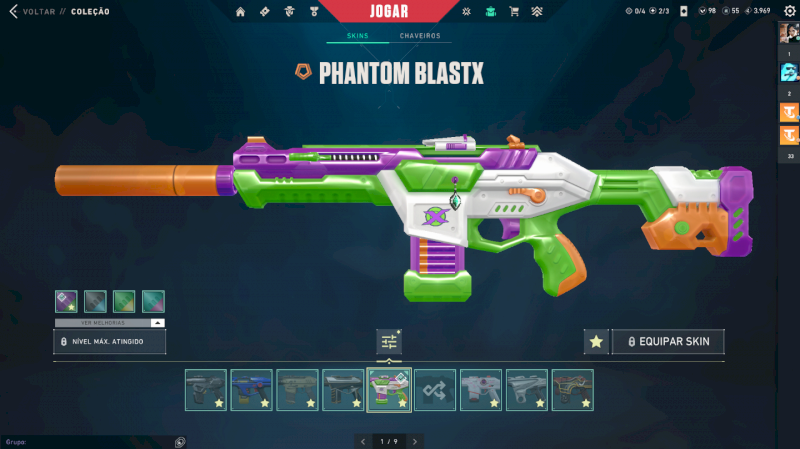Viewport: 800px width, 449px height.
Task: Collapse the Ver Melhorias panel arrow
Action: tap(157, 323)
